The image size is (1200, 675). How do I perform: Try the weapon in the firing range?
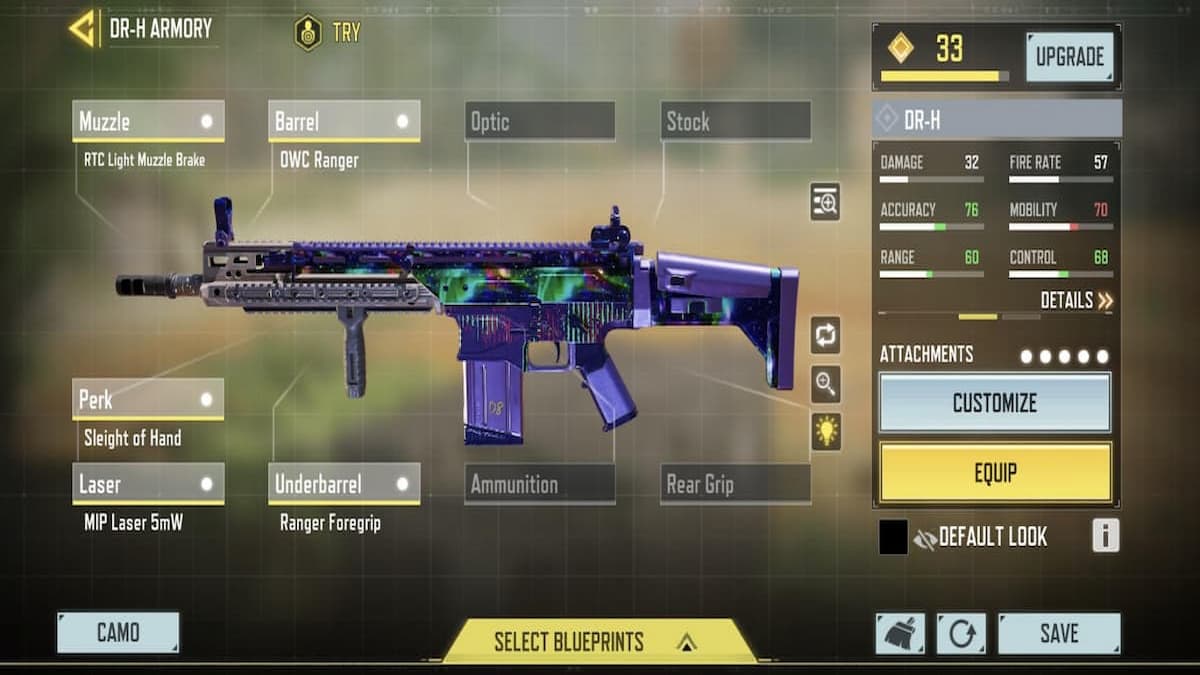pyautogui.click(x=328, y=32)
